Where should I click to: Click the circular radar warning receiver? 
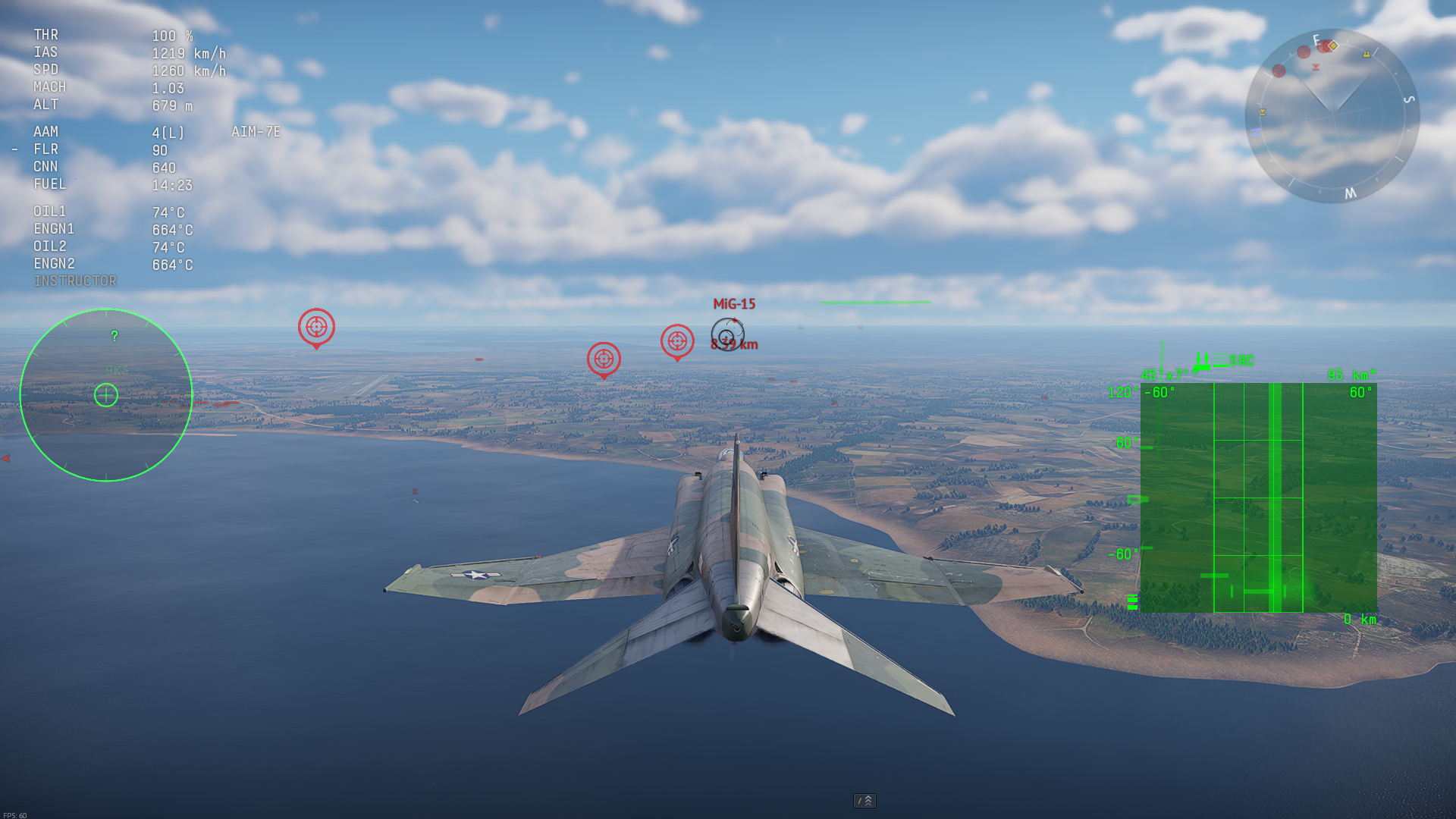tap(106, 395)
